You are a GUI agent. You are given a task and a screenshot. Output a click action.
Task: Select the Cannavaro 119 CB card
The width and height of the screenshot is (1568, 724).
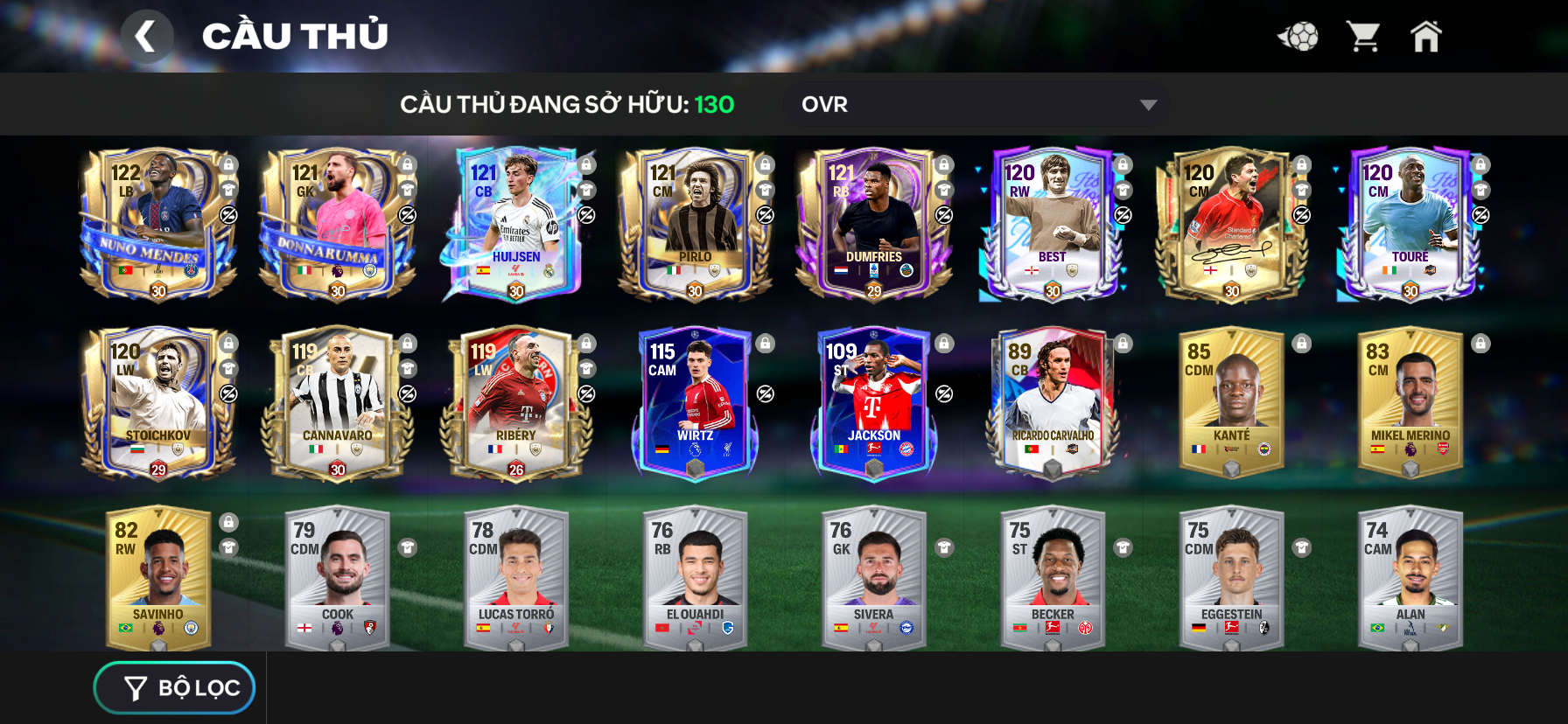click(x=338, y=404)
